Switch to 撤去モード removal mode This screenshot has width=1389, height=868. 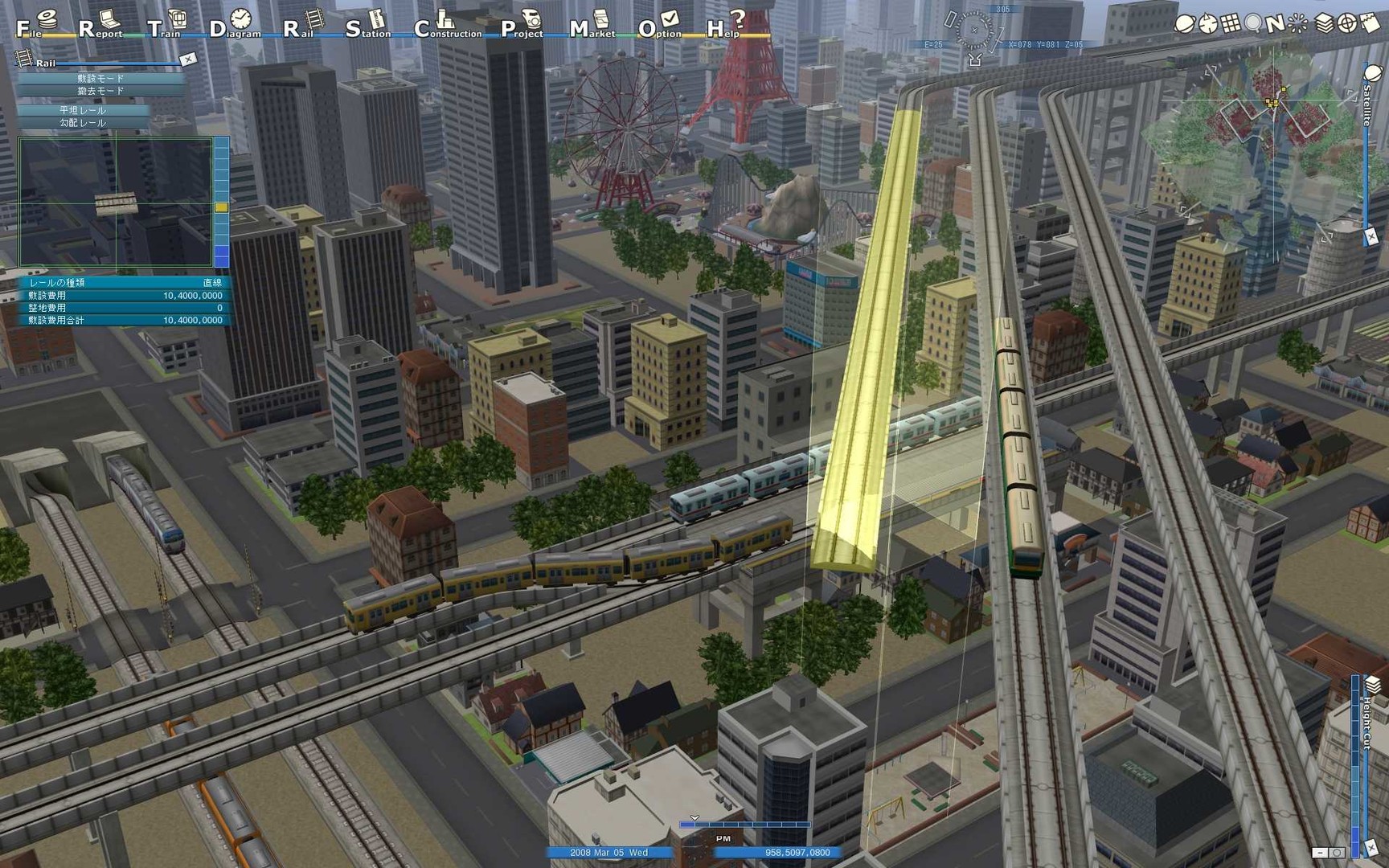point(100,91)
